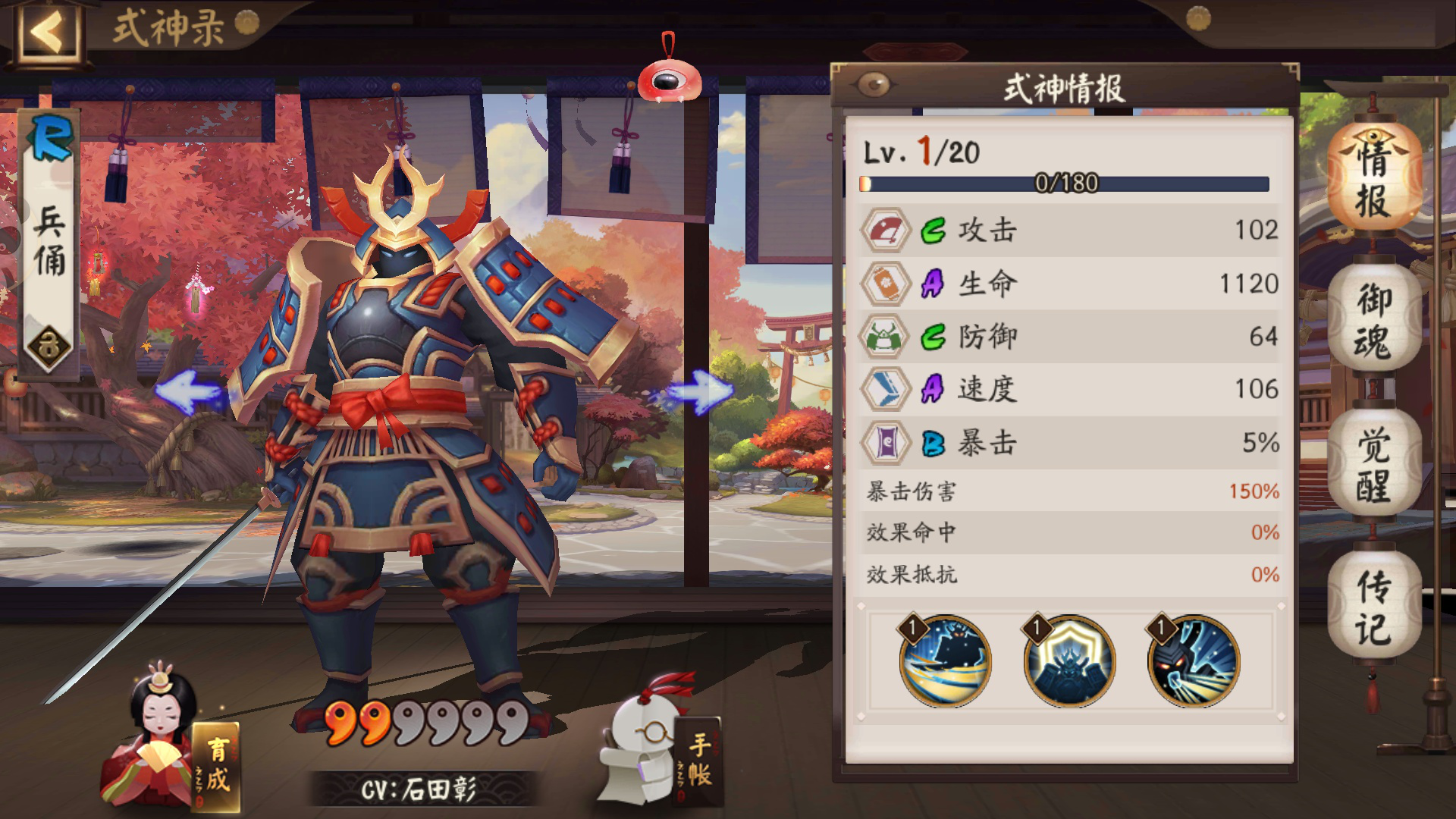Click the 攻击 attack stat icon
The width and height of the screenshot is (1456, 819).
pyautogui.click(x=887, y=231)
